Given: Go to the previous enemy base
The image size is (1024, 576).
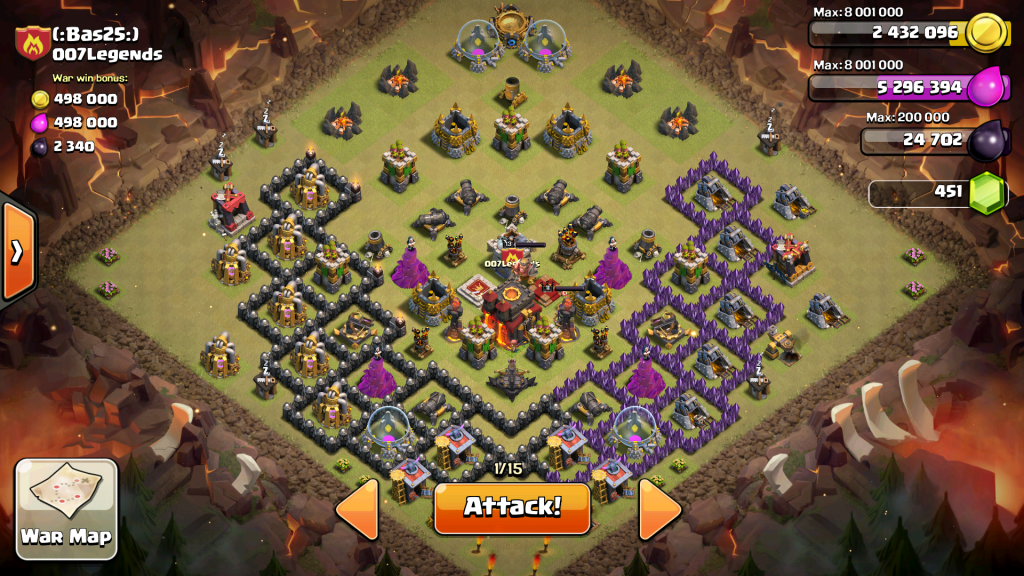Looking at the screenshot, I should [358, 509].
